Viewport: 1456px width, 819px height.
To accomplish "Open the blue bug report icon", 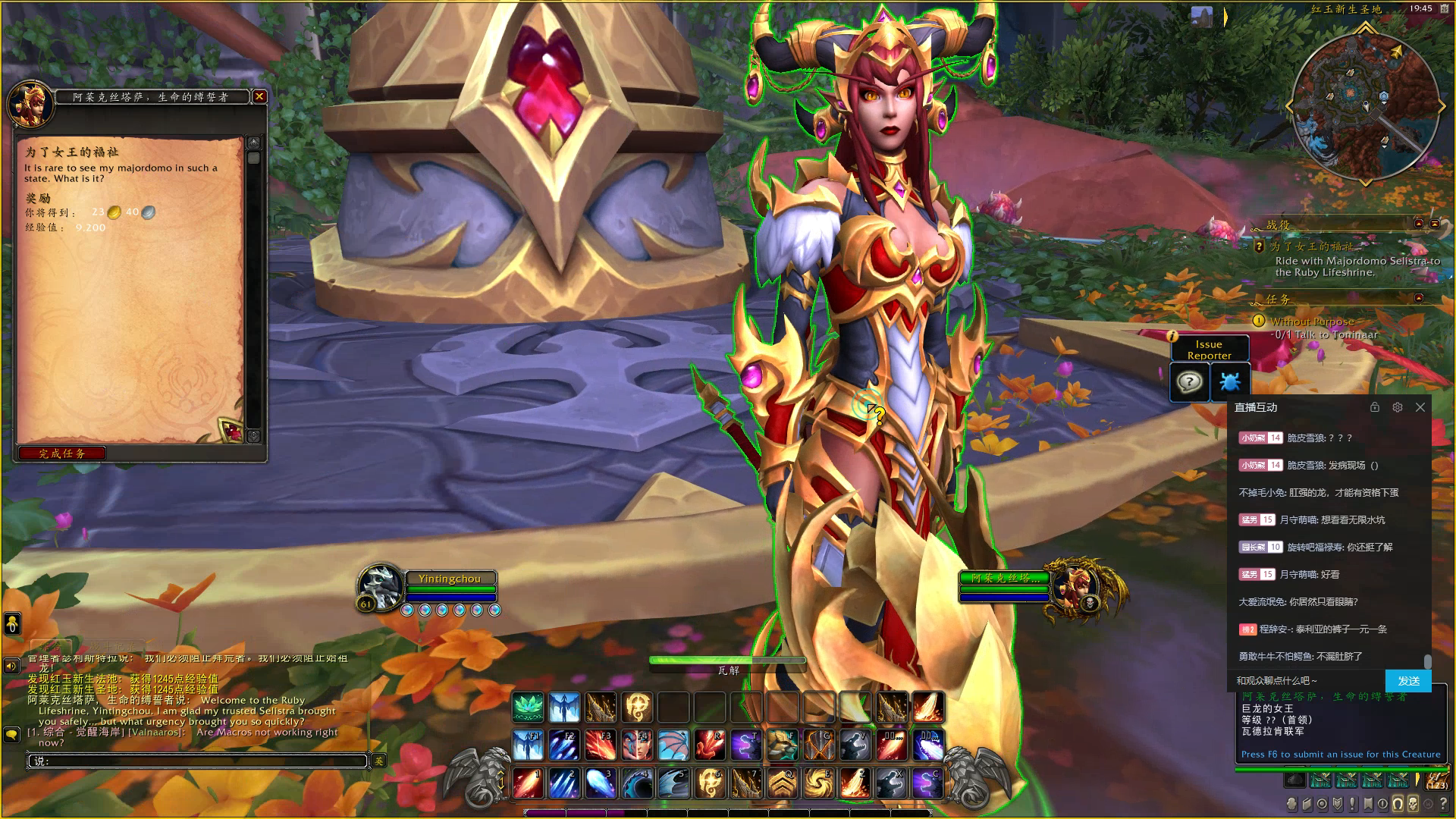I will (1229, 381).
